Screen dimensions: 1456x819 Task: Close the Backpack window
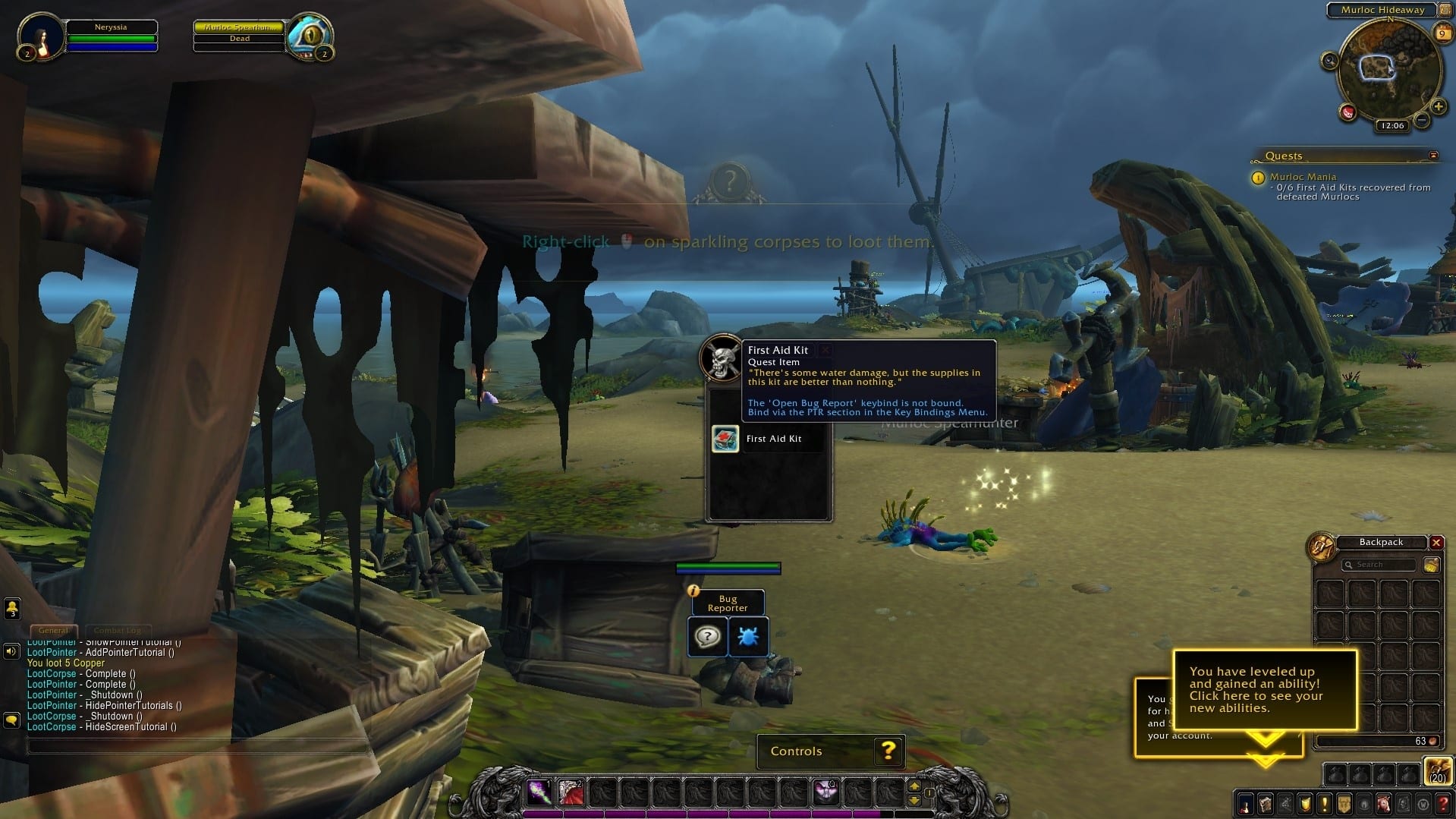click(x=1436, y=543)
